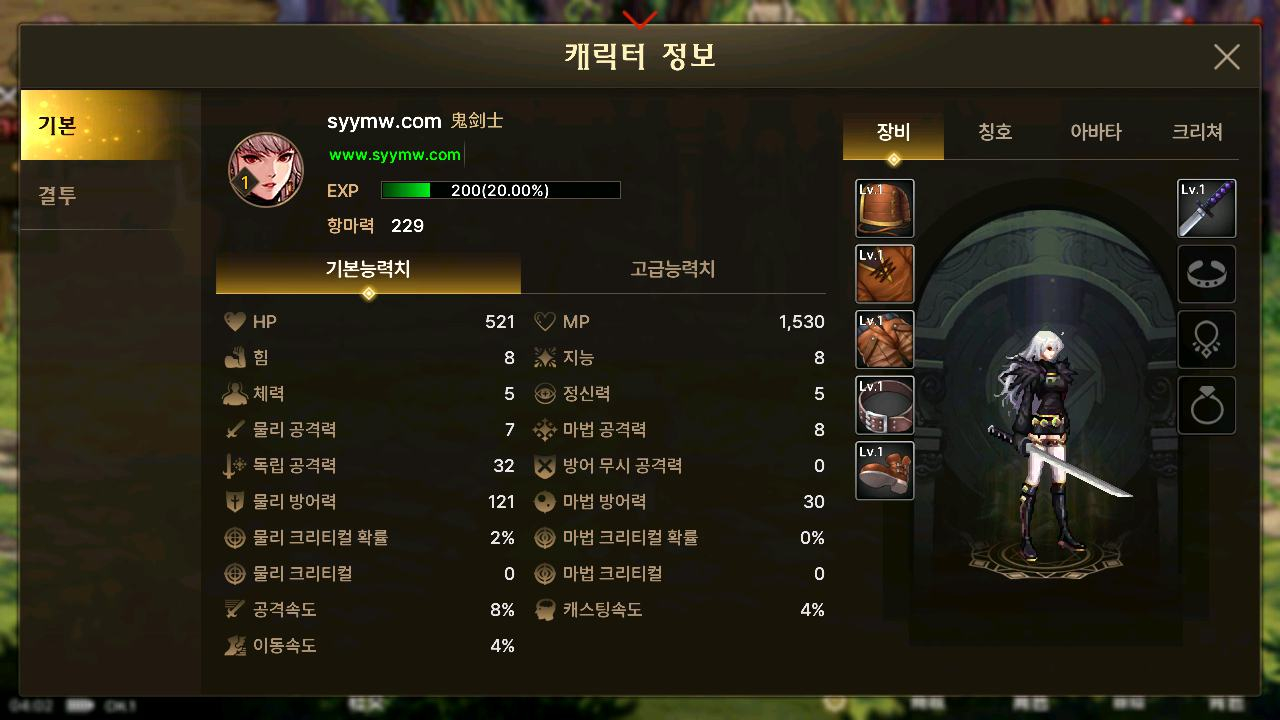This screenshot has width=1280, height=720.
Task: Select the empty ring slot
Action: (x=1207, y=405)
